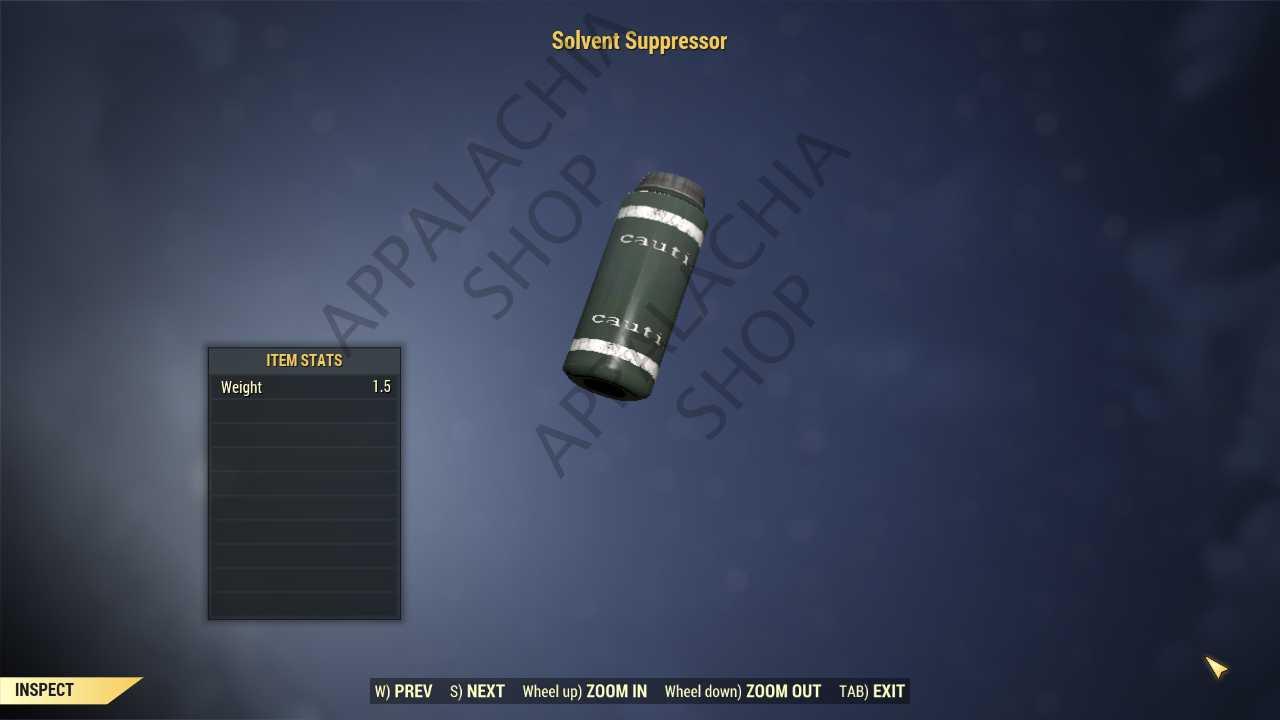Exit the inspect screen
Image resolution: width=1280 pixels, height=720 pixels.
tap(872, 691)
